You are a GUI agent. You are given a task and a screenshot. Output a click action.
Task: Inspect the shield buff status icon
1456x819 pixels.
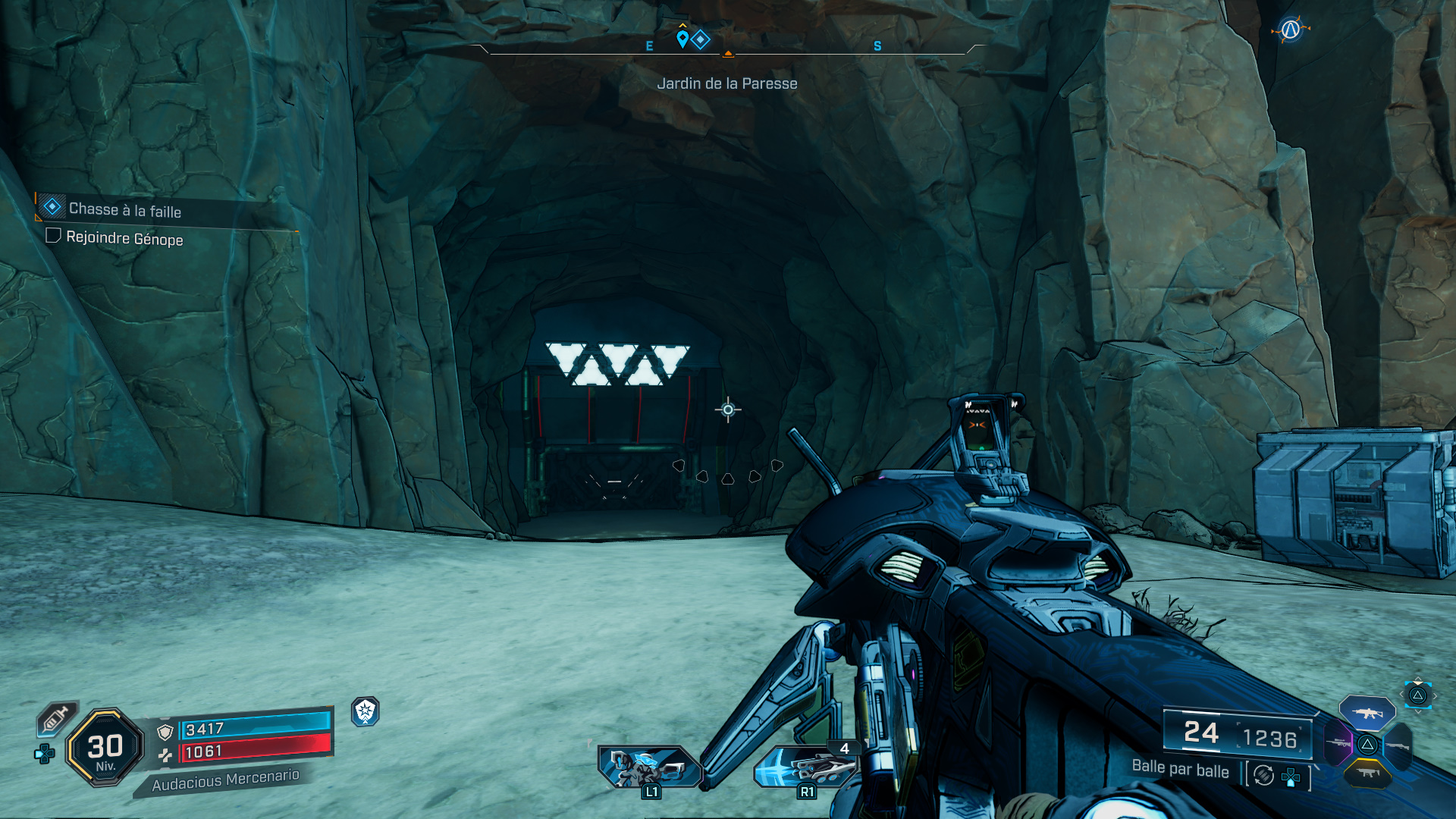tap(365, 711)
